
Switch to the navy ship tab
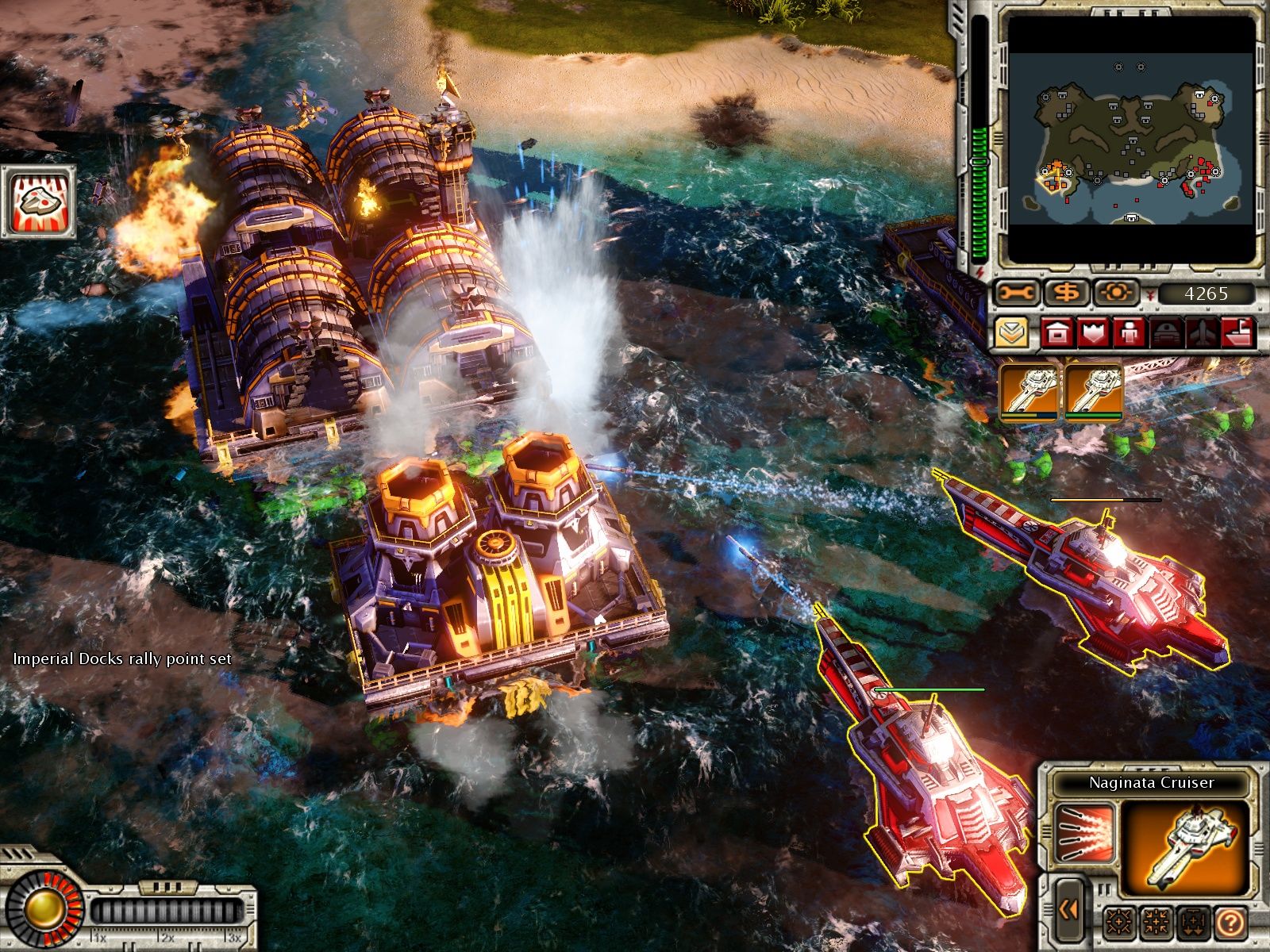coord(1237,333)
